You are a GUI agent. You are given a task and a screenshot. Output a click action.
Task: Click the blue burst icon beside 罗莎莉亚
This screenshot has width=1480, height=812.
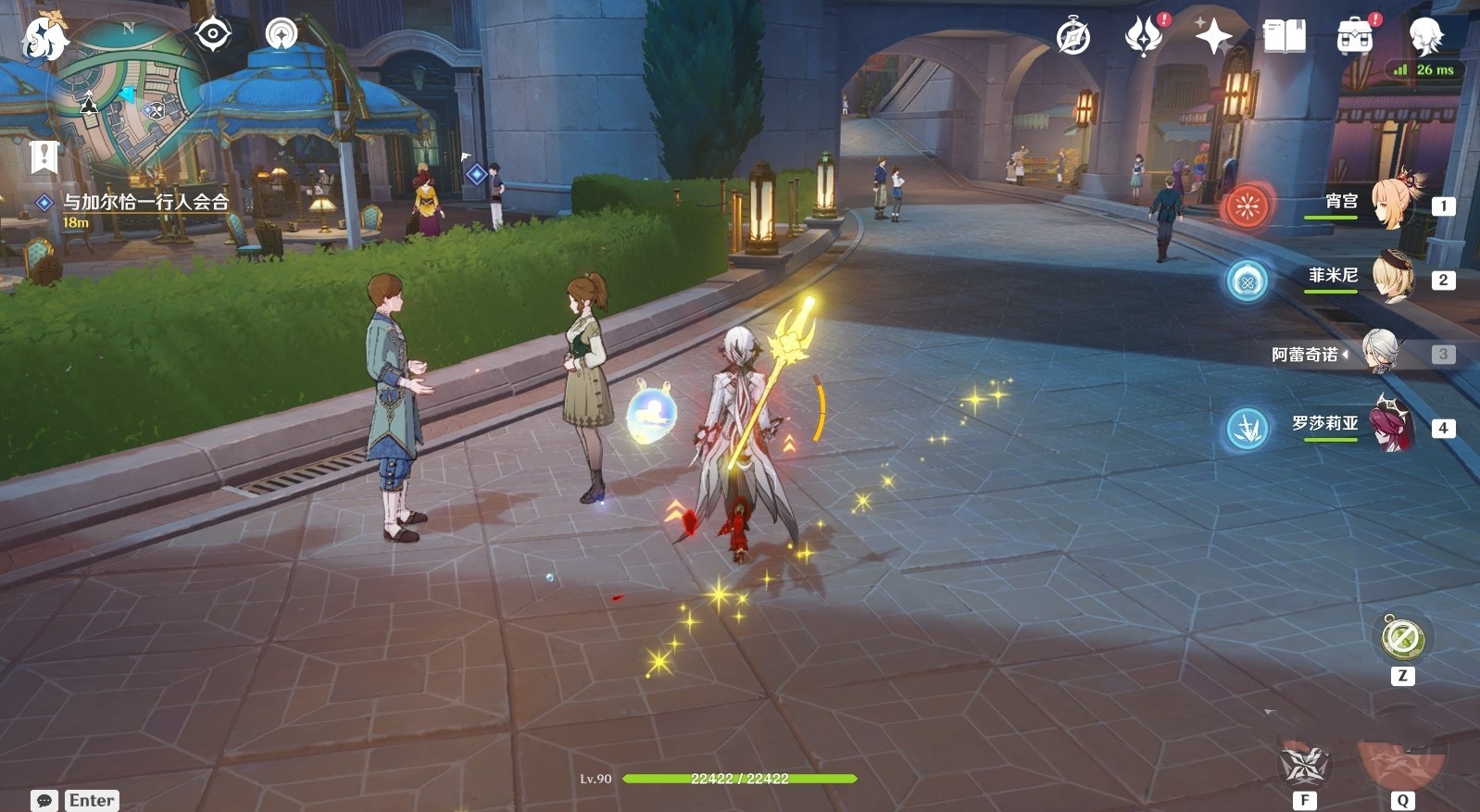click(x=1248, y=430)
